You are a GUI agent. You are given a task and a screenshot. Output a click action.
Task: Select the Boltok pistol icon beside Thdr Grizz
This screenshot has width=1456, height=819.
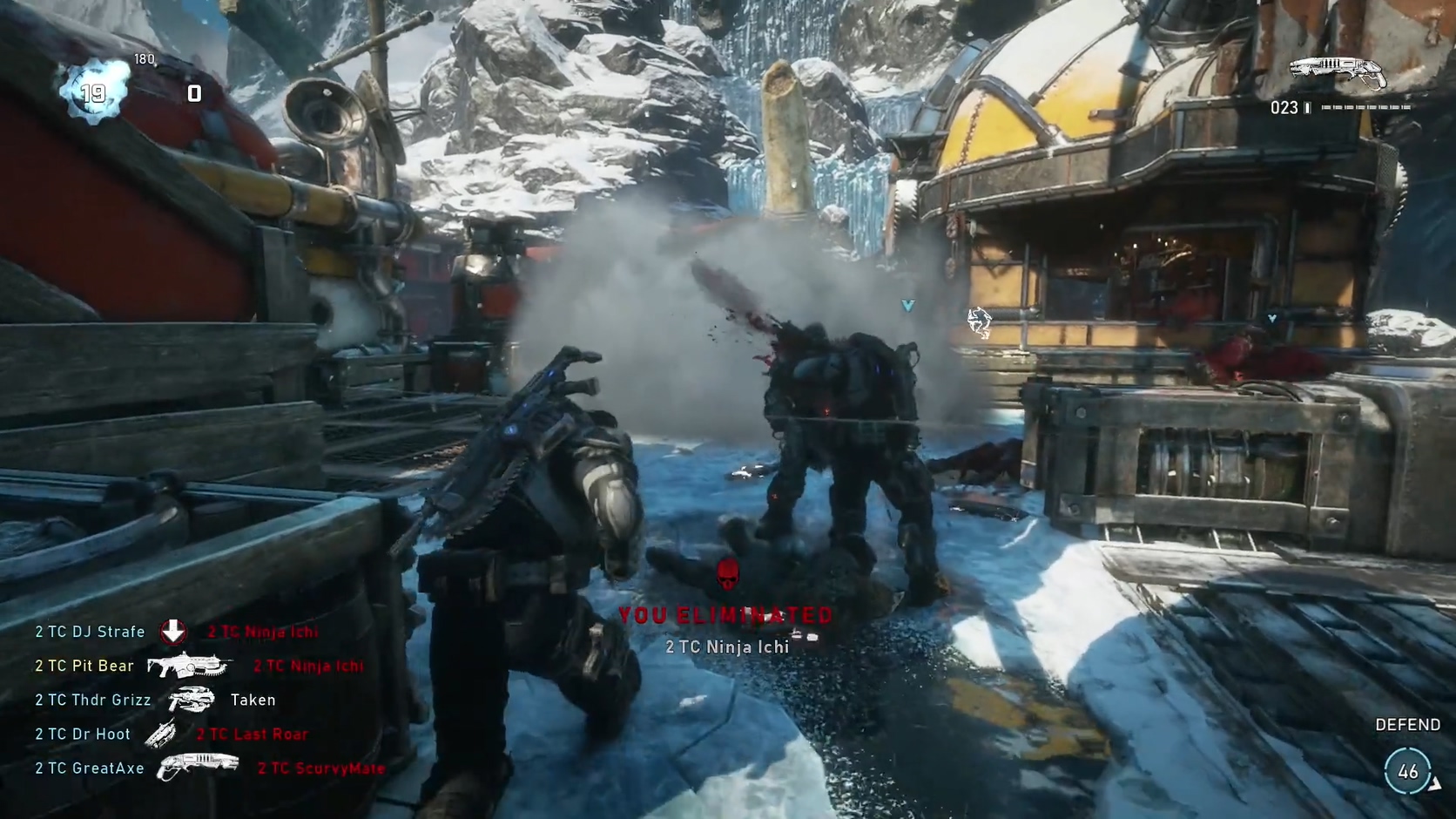tap(193, 699)
